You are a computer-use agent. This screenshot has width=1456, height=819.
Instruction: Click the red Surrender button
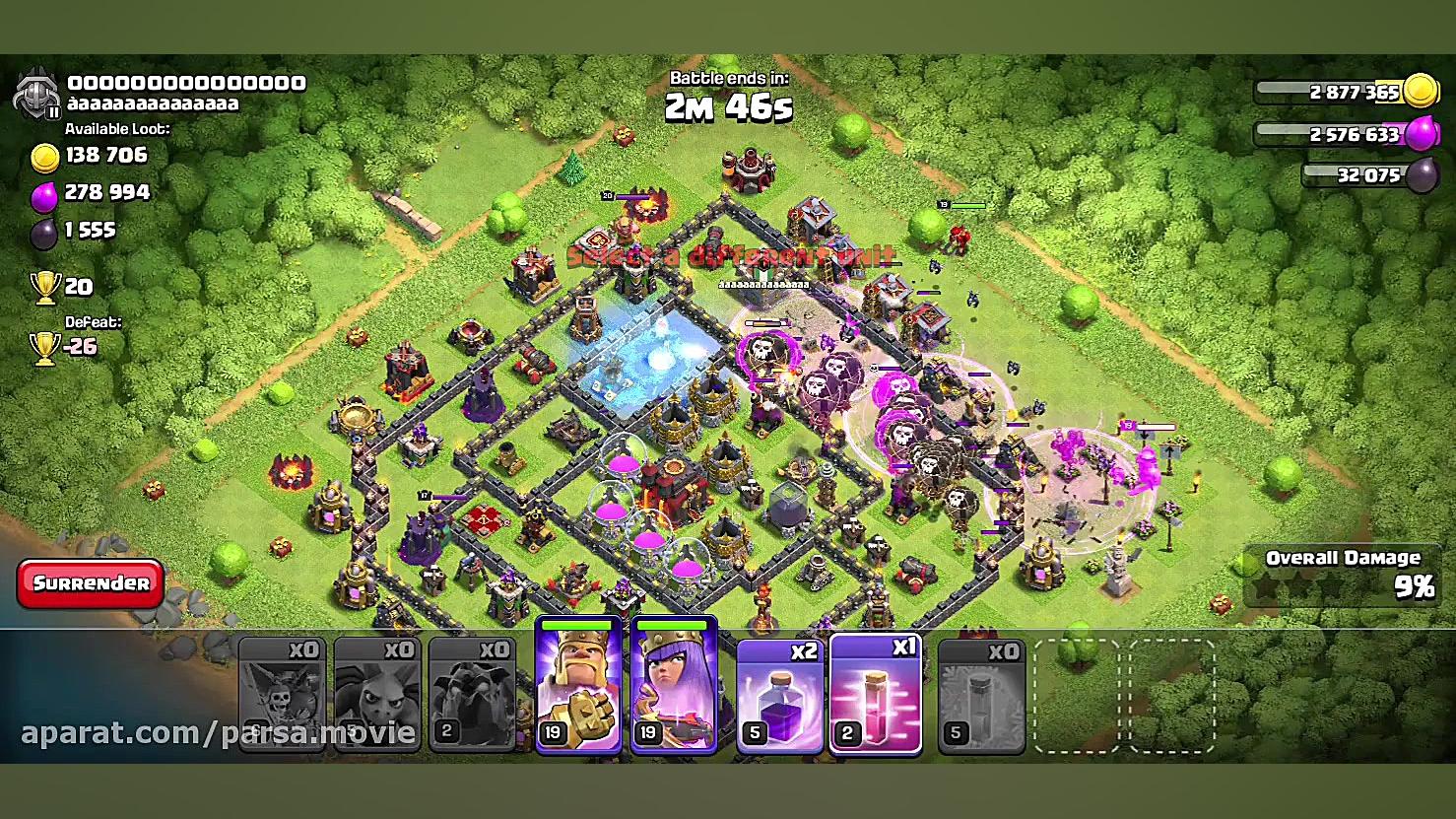tap(90, 583)
